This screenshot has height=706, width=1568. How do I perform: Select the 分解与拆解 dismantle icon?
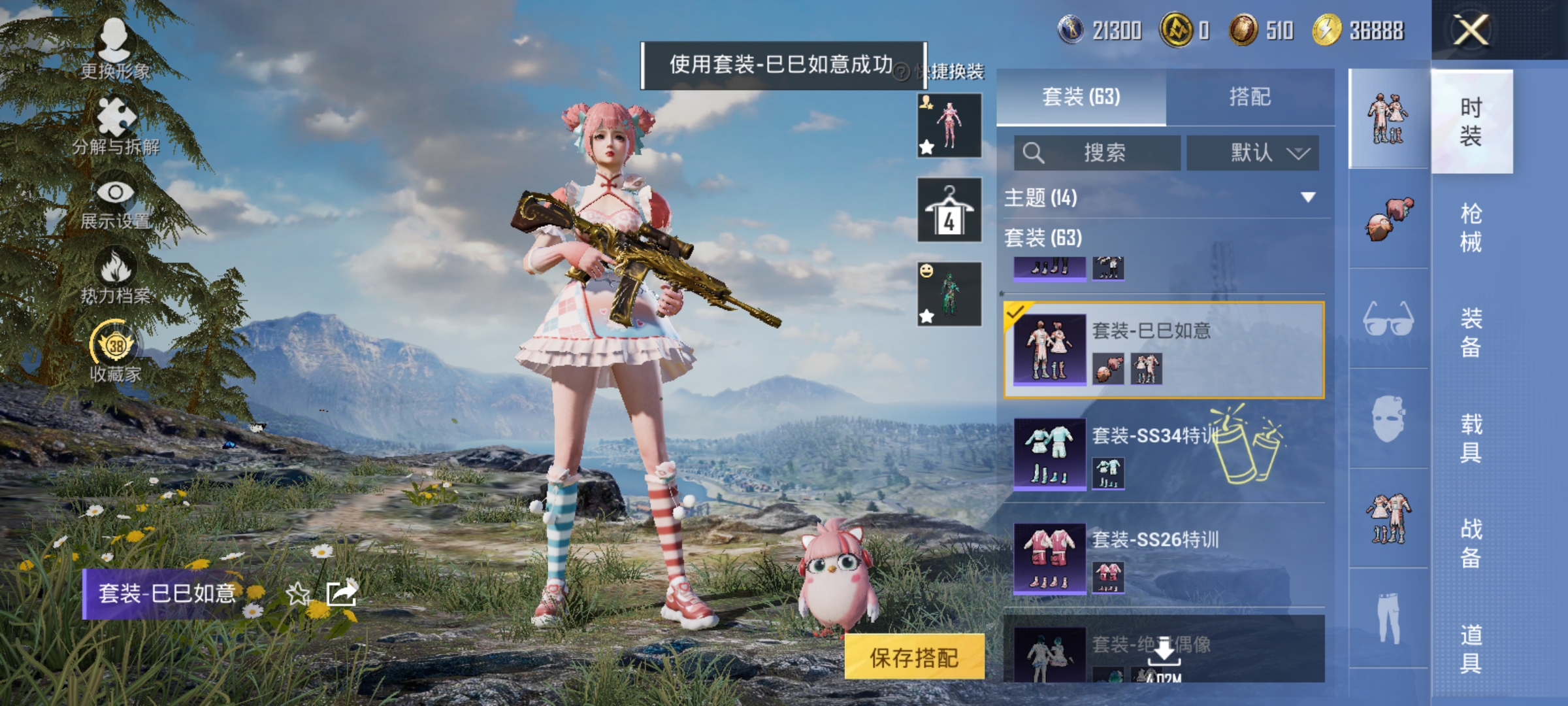click(x=116, y=116)
